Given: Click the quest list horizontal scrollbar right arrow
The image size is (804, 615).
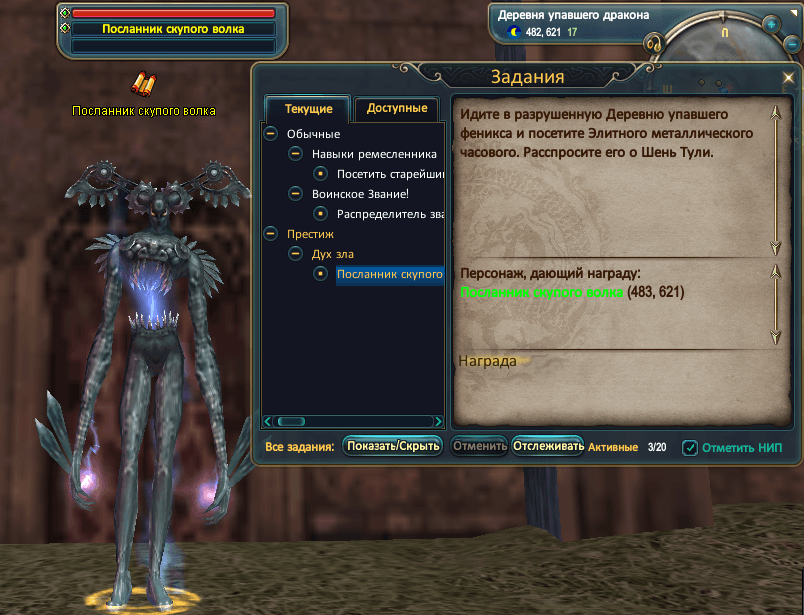Looking at the screenshot, I should click(438, 422).
